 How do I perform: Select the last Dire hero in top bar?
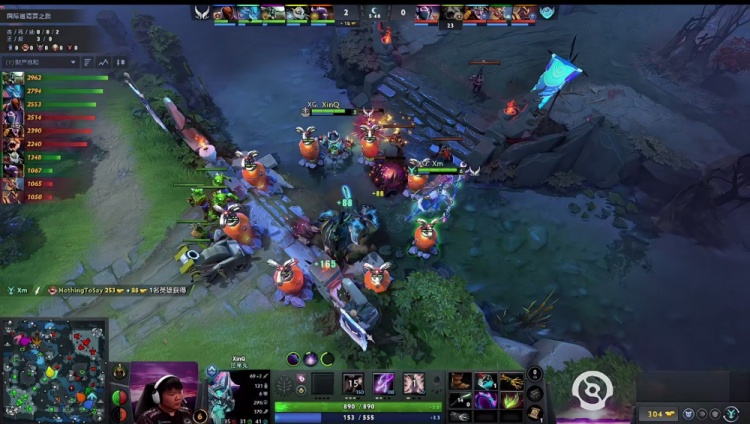tap(525, 13)
